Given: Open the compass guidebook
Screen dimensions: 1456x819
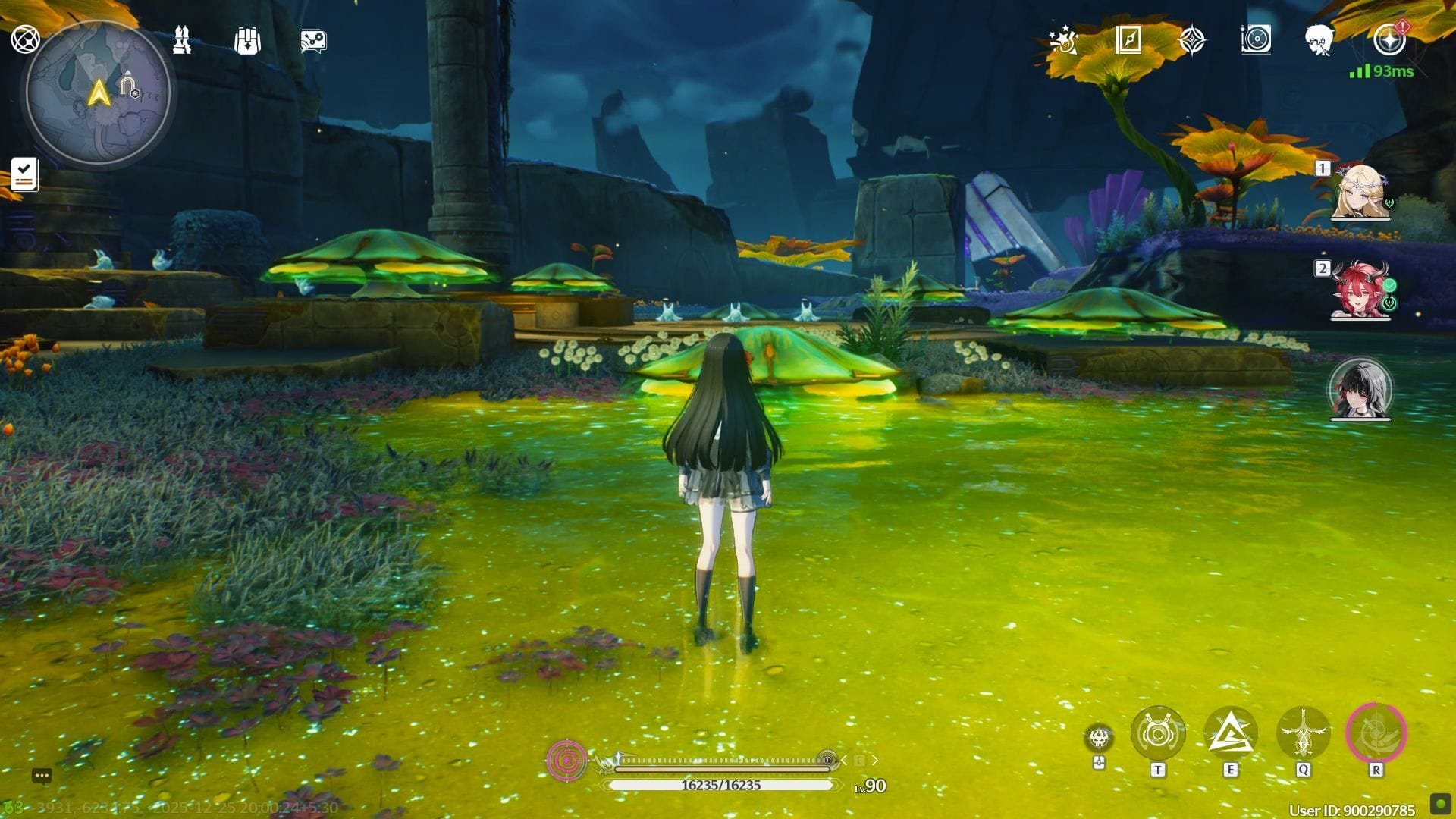Looking at the screenshot, I should [x=1128, y=39].
